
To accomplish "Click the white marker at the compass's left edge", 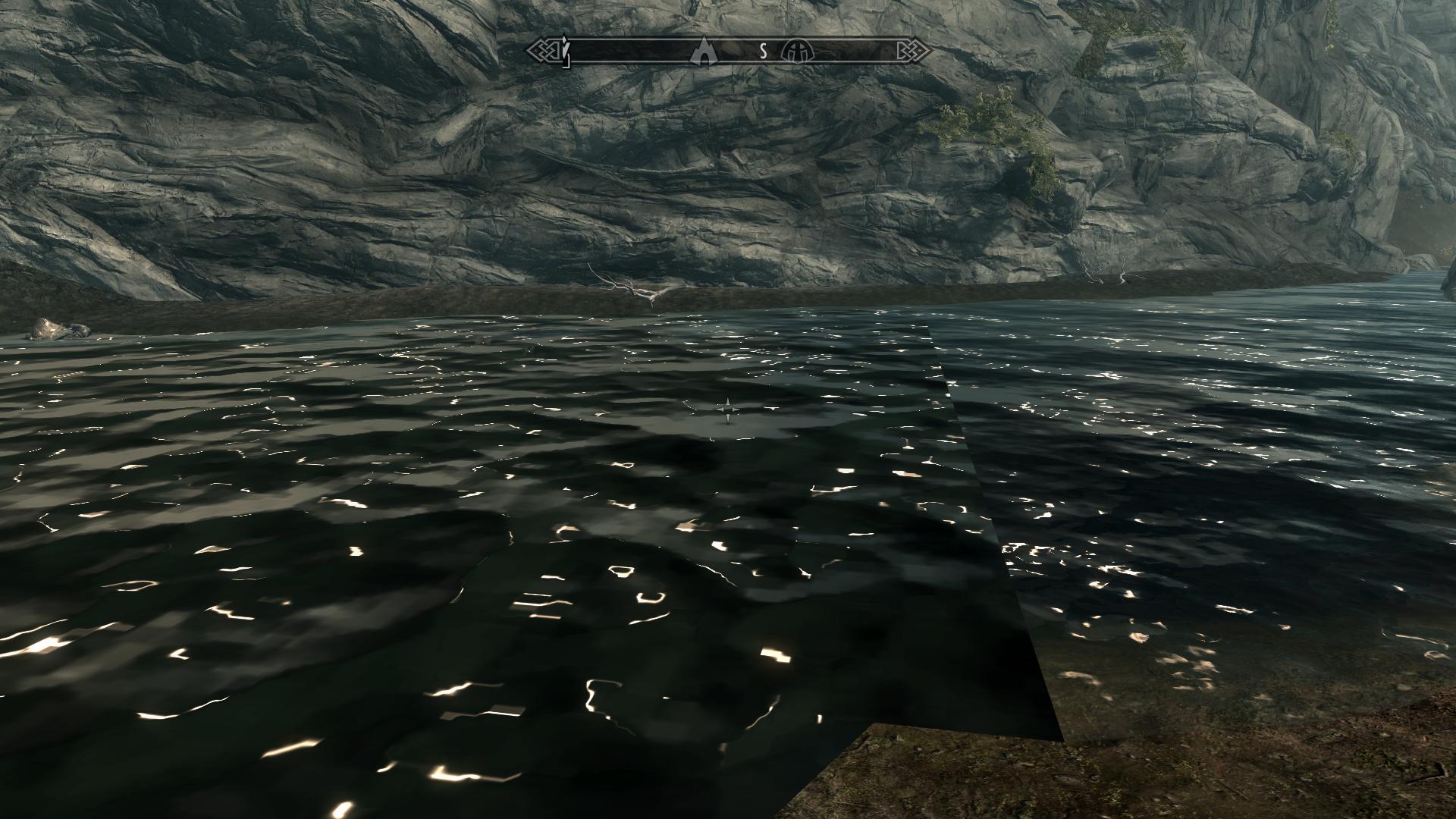I will (566, 51).
